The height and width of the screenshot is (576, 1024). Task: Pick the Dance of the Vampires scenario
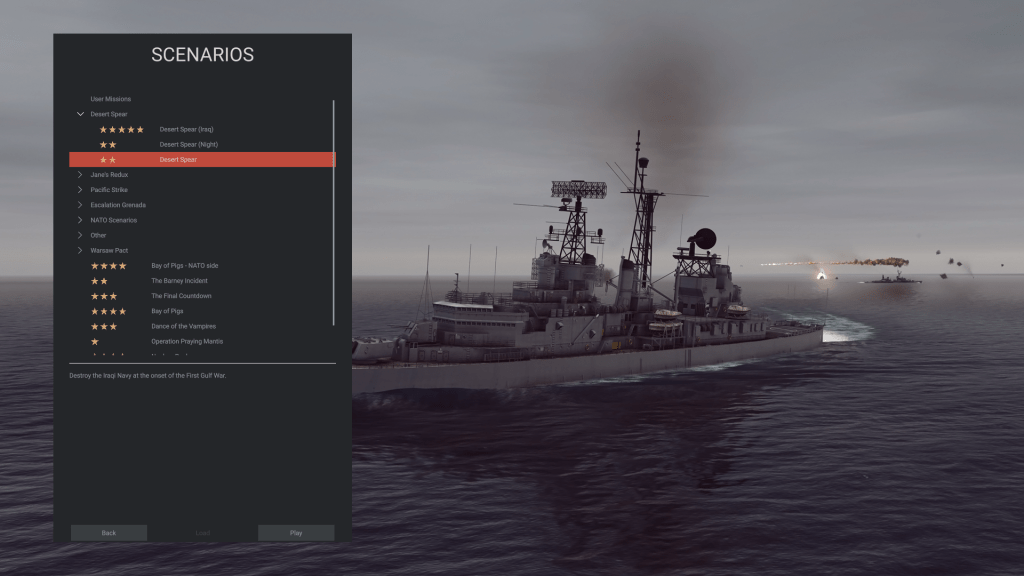[183, 326]
